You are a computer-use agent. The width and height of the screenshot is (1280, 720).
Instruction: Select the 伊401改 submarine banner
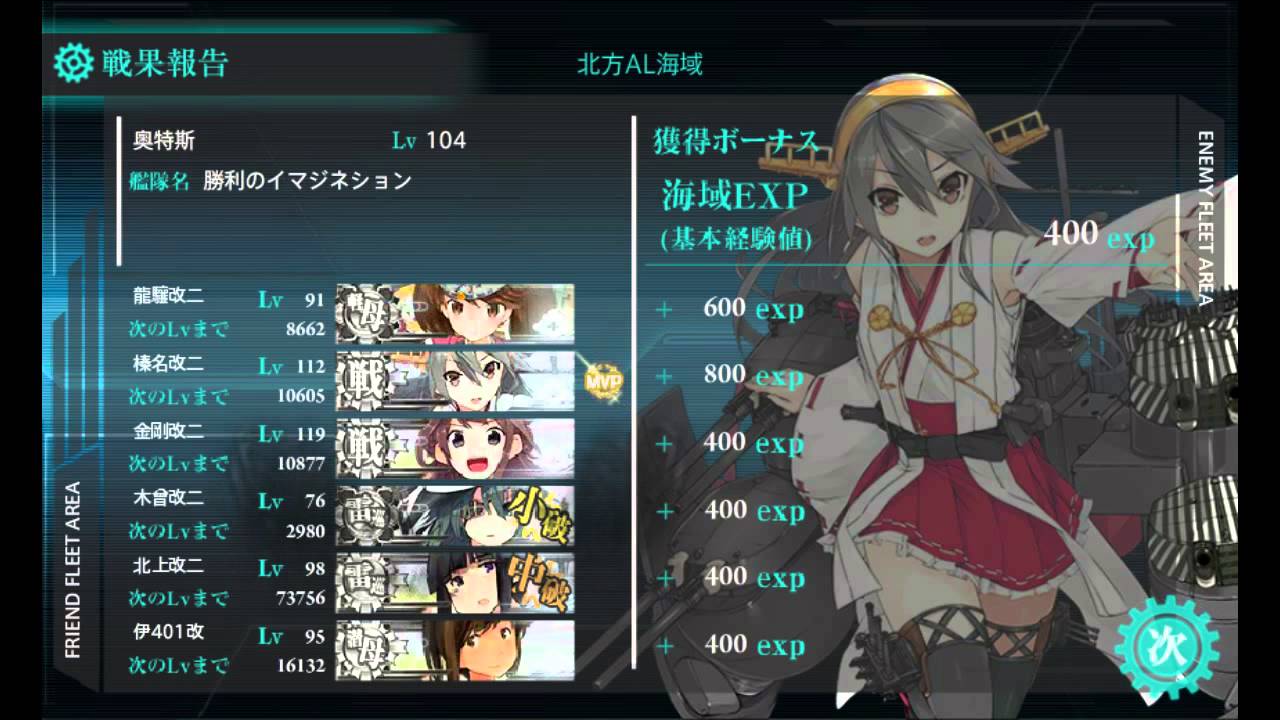455,649
